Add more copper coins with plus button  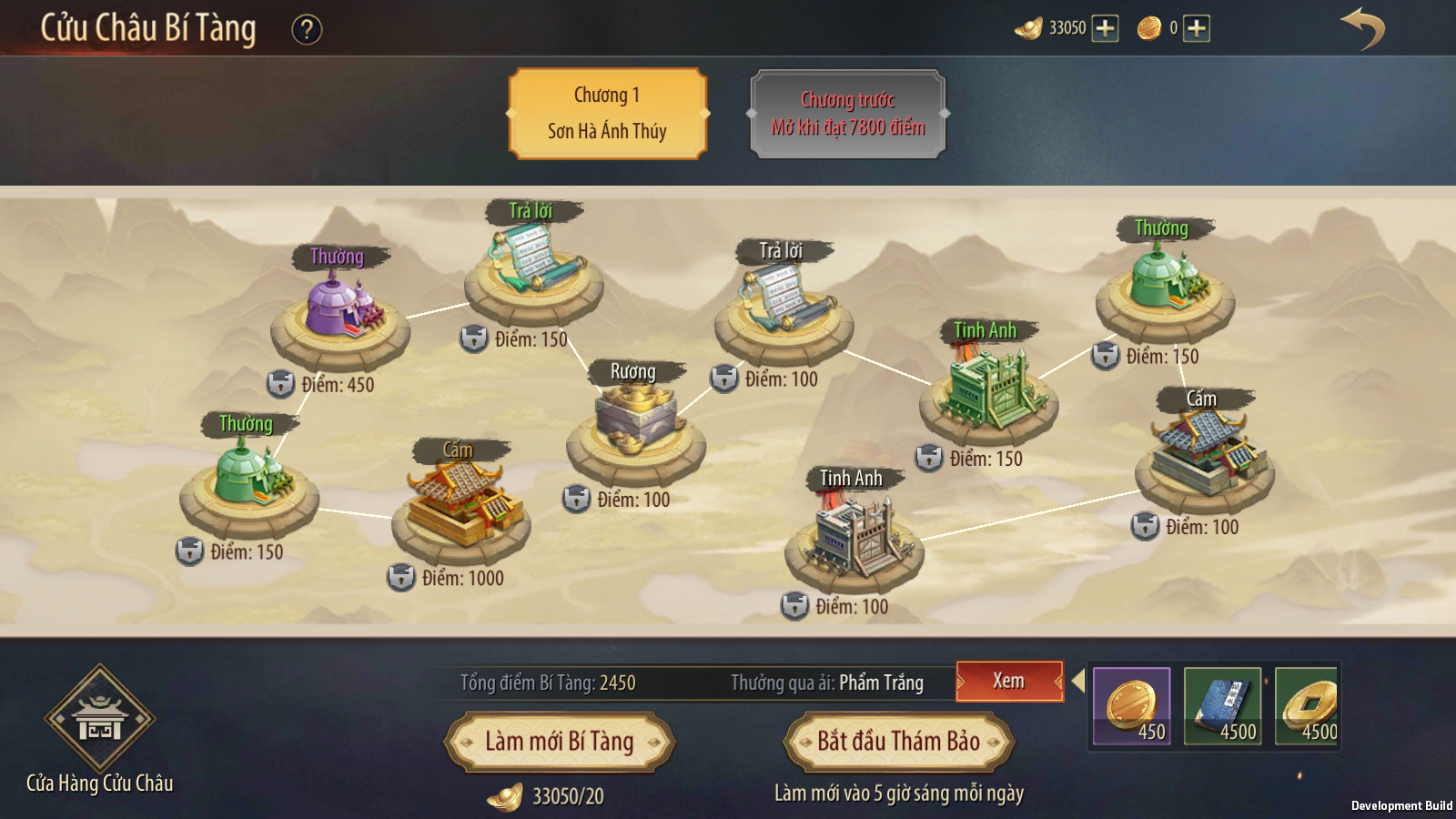point(1197,28)
